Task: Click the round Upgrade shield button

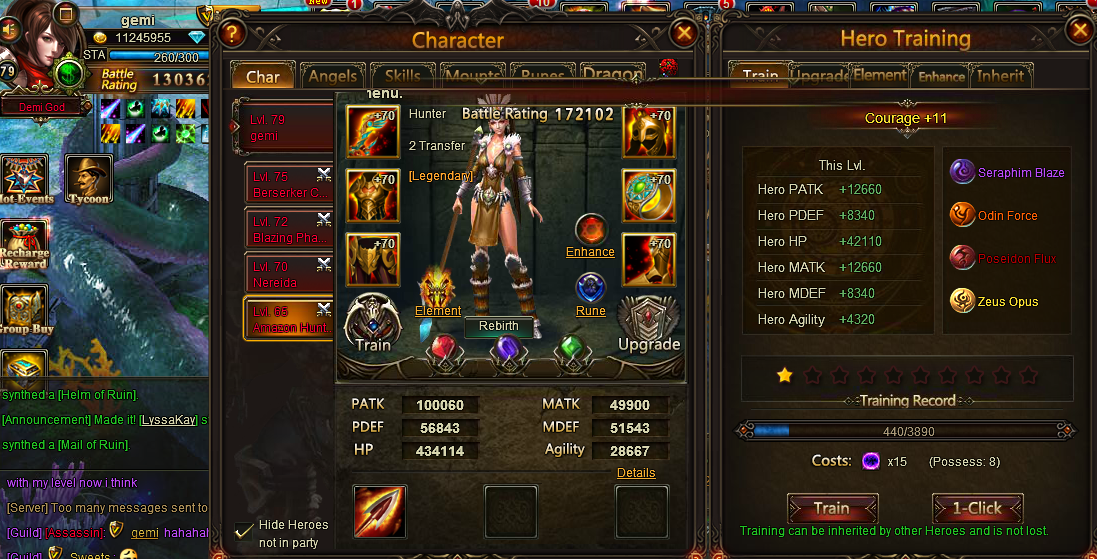Action: click(648, 322)
